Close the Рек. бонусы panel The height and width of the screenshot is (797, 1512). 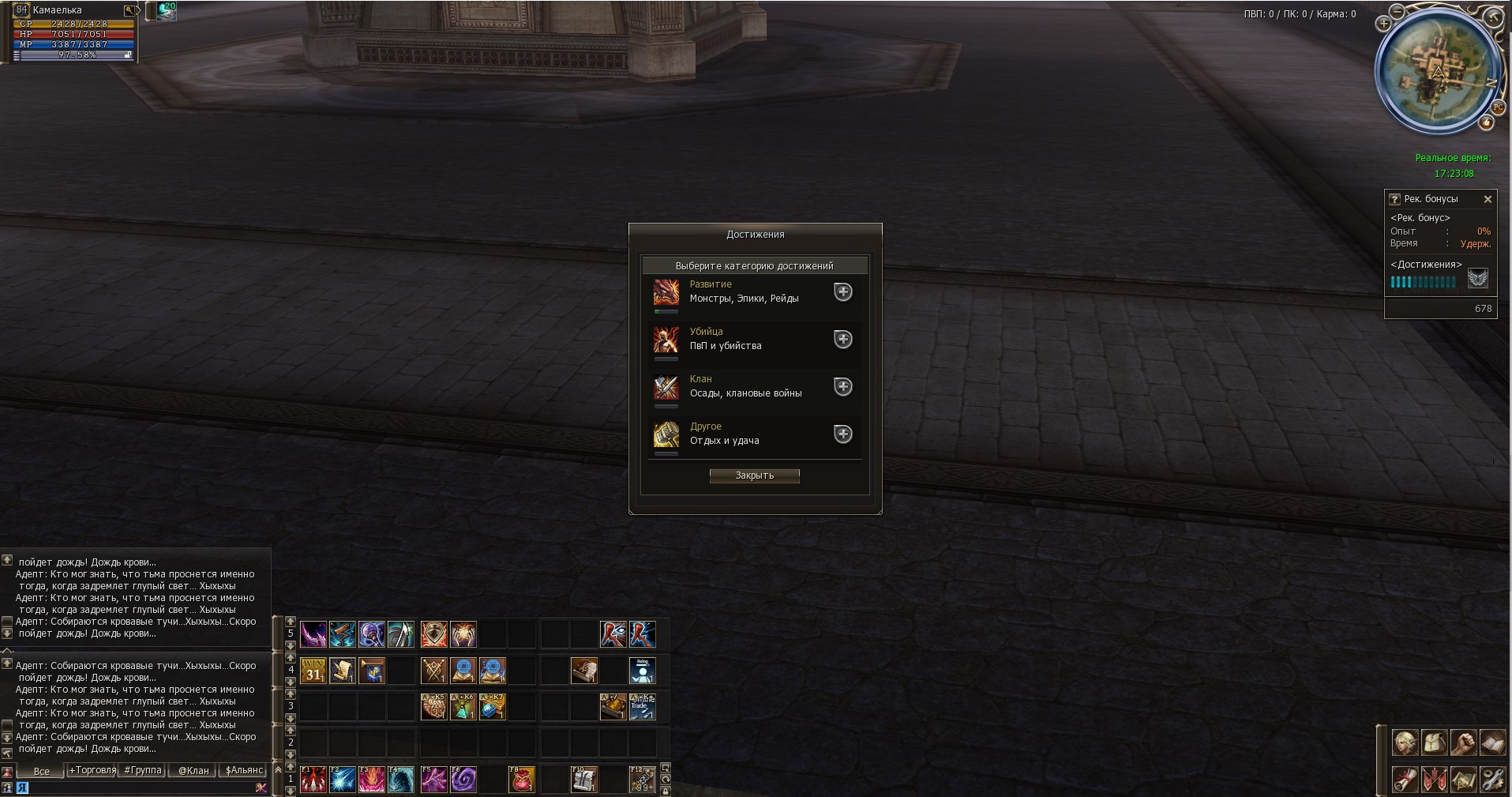(1488, 199)
